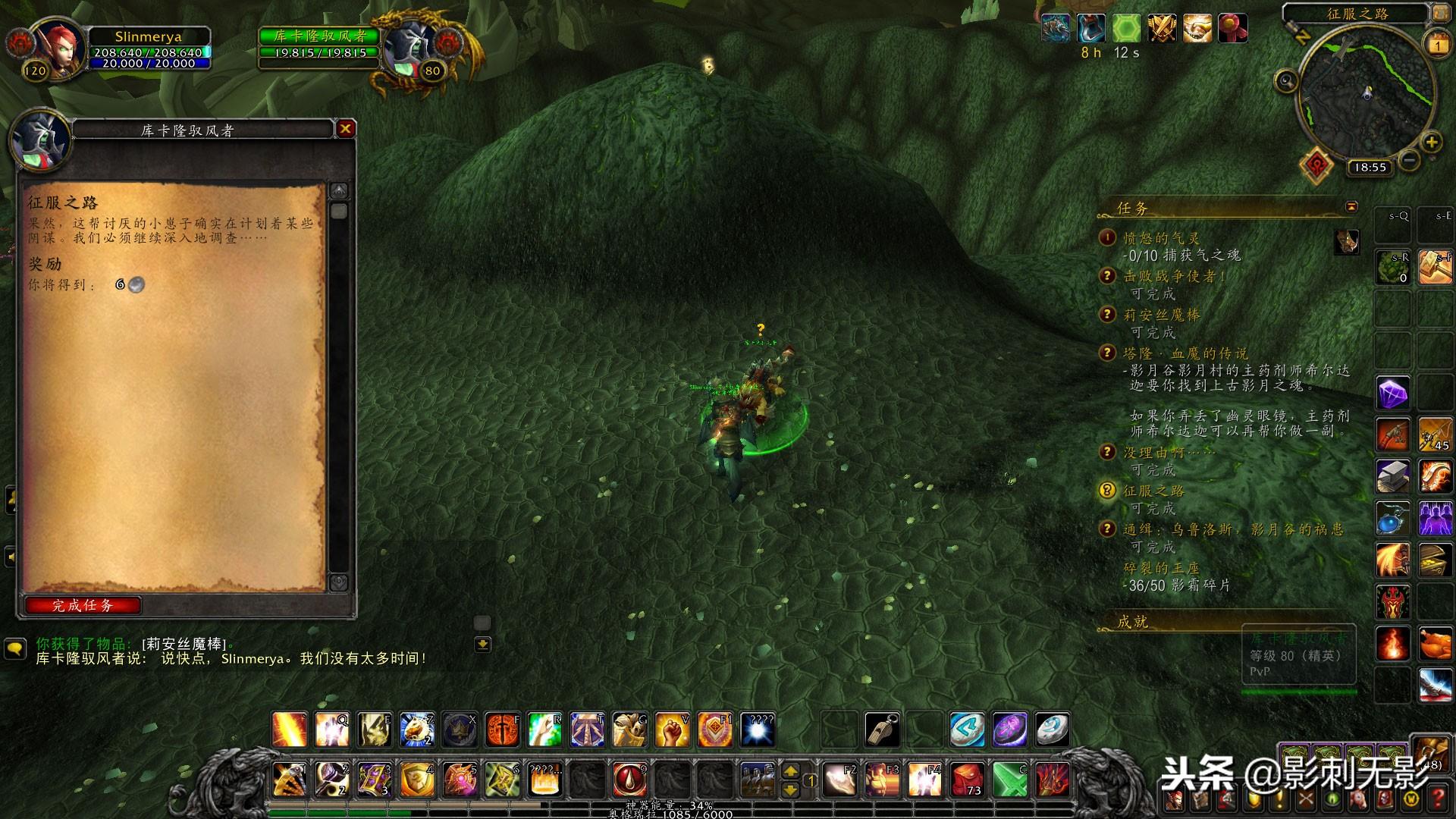Activate the golden fist ability
This screenshot has width=1456, height=819.
coord(672,730)
